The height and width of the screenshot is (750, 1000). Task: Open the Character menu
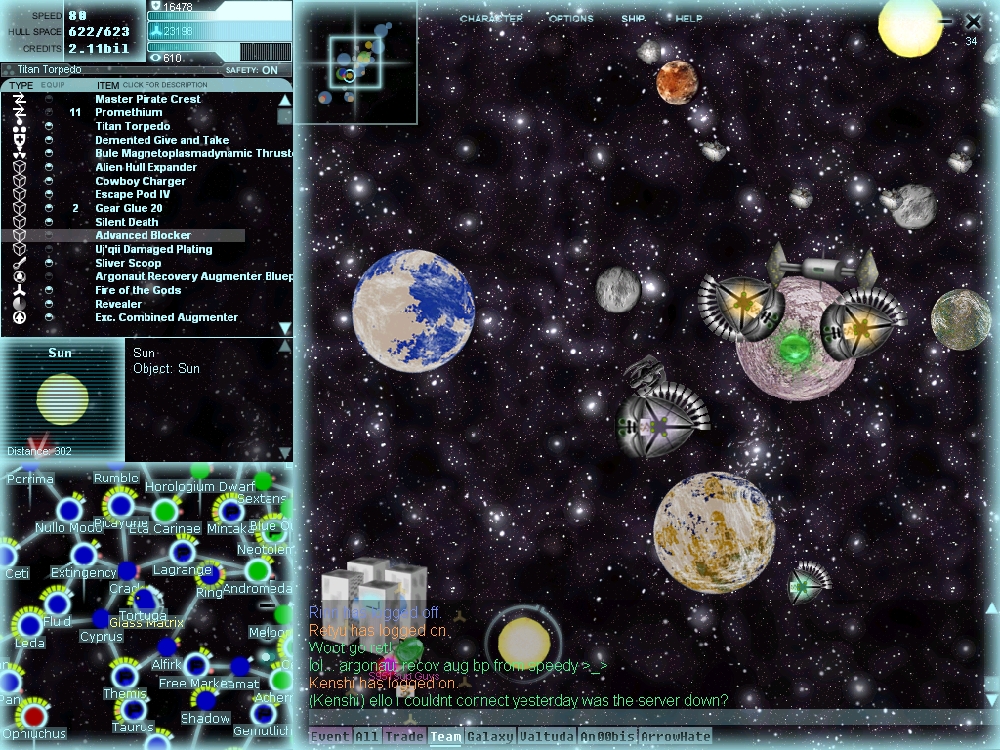tap(490, 19)
